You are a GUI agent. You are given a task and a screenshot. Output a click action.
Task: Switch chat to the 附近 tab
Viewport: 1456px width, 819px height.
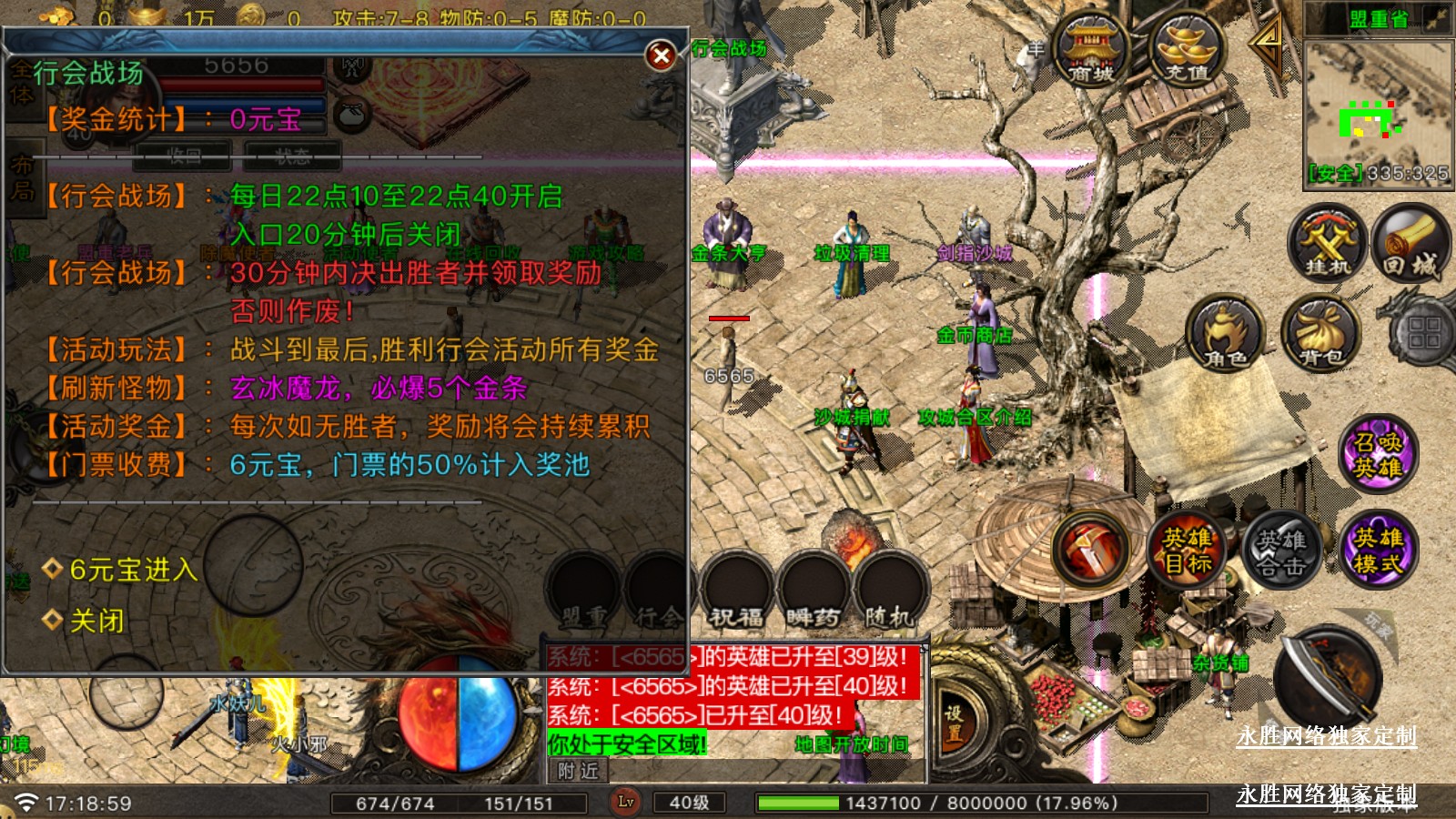point(579,771)
